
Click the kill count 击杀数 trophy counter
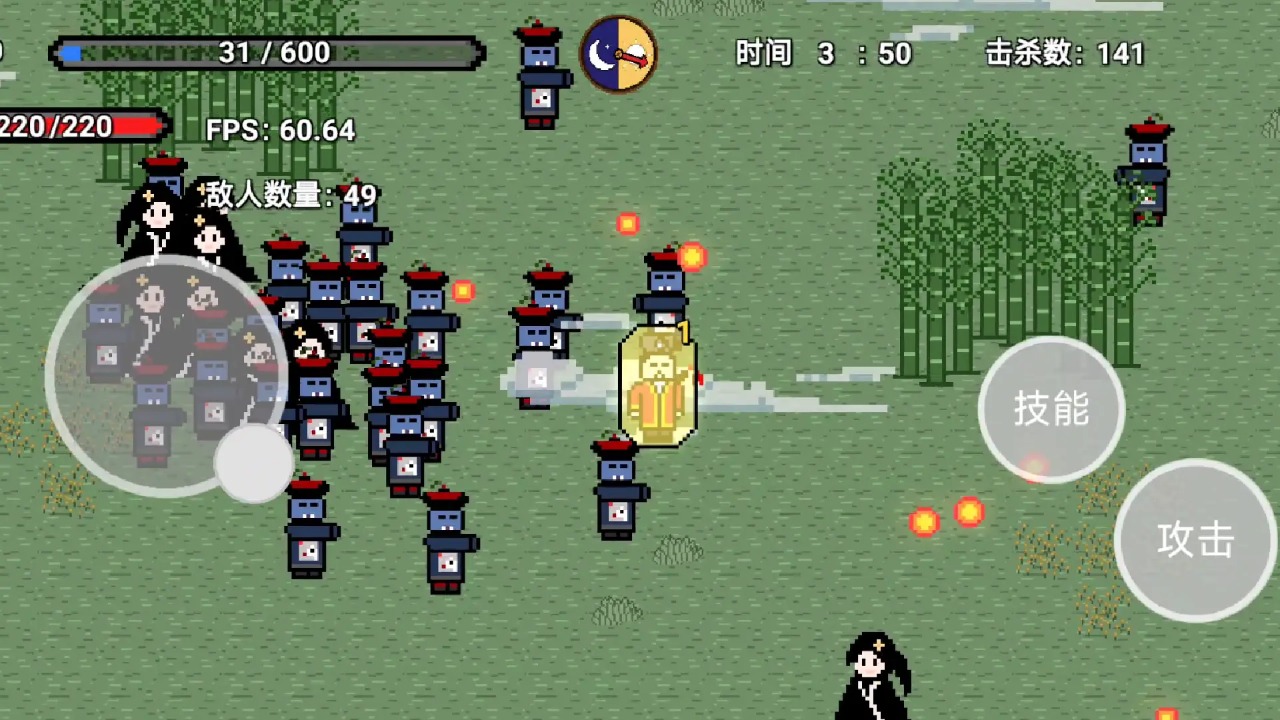tap(1065, 53)
